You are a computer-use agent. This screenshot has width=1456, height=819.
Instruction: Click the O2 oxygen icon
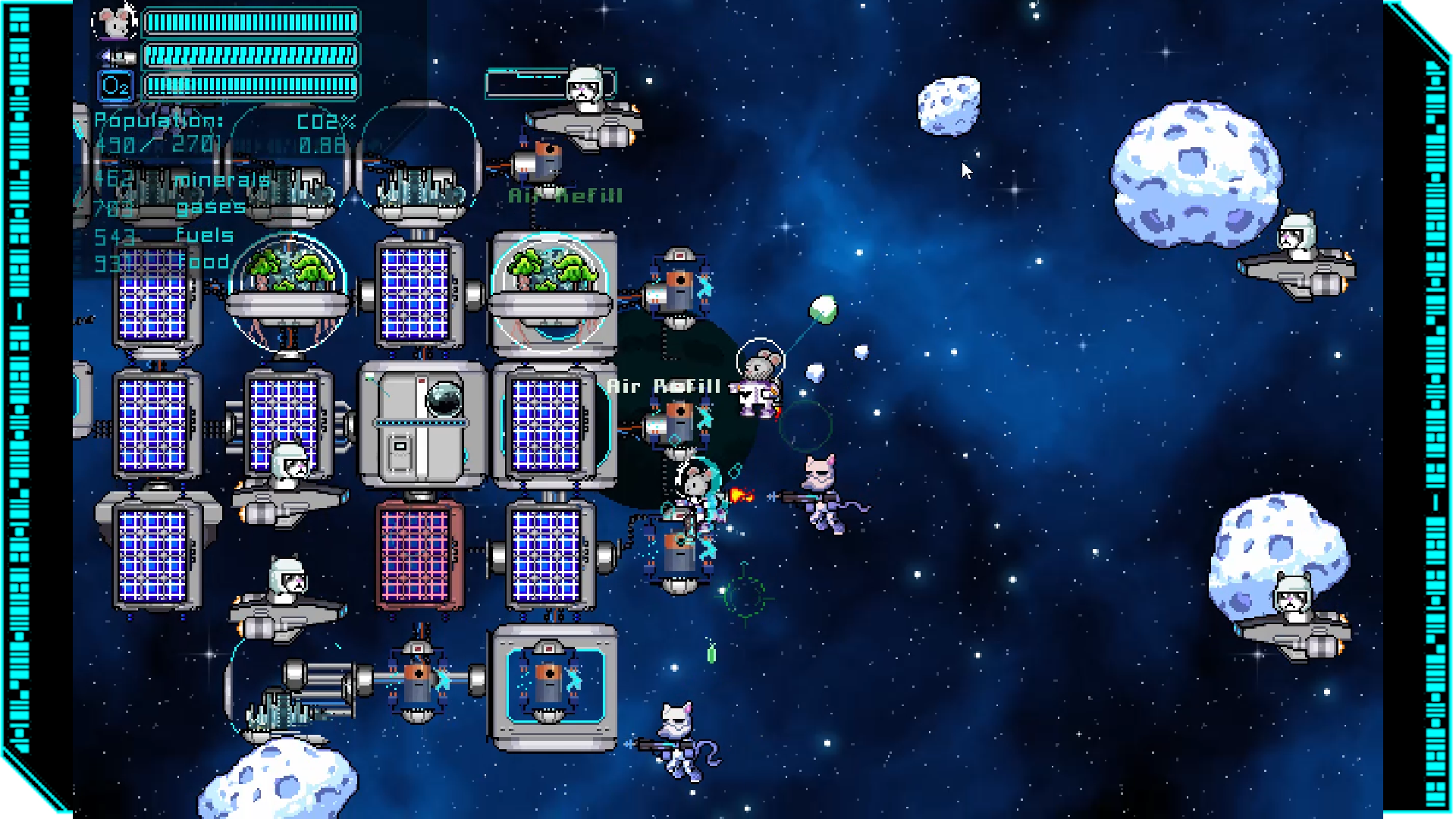(x=115, y=86)
